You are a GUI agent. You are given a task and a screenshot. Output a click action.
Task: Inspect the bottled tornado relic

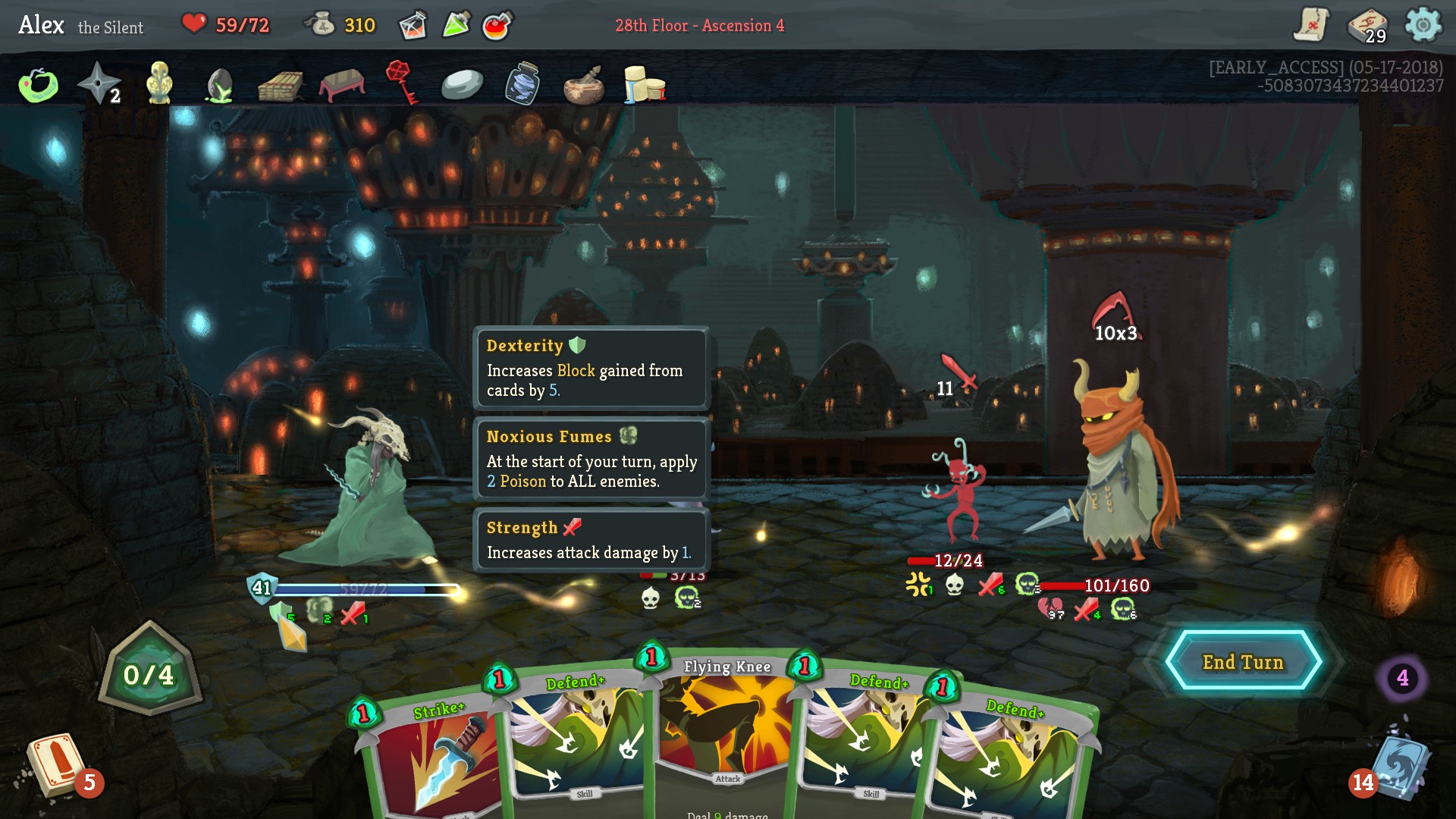(x=522, y=83)
